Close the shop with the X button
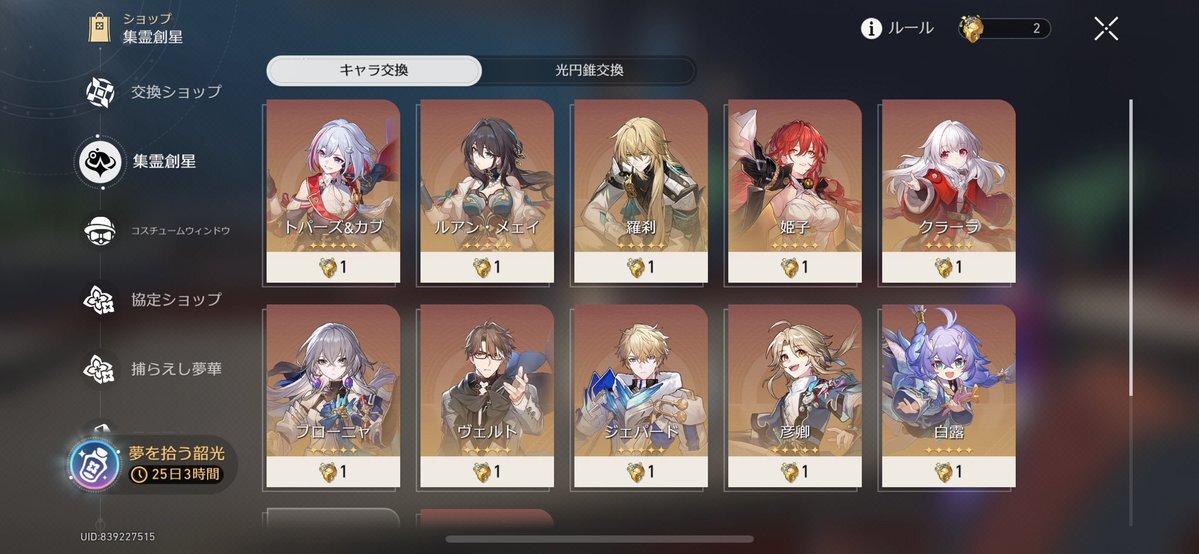The image size is (1199, 554). coord(1105,28)
